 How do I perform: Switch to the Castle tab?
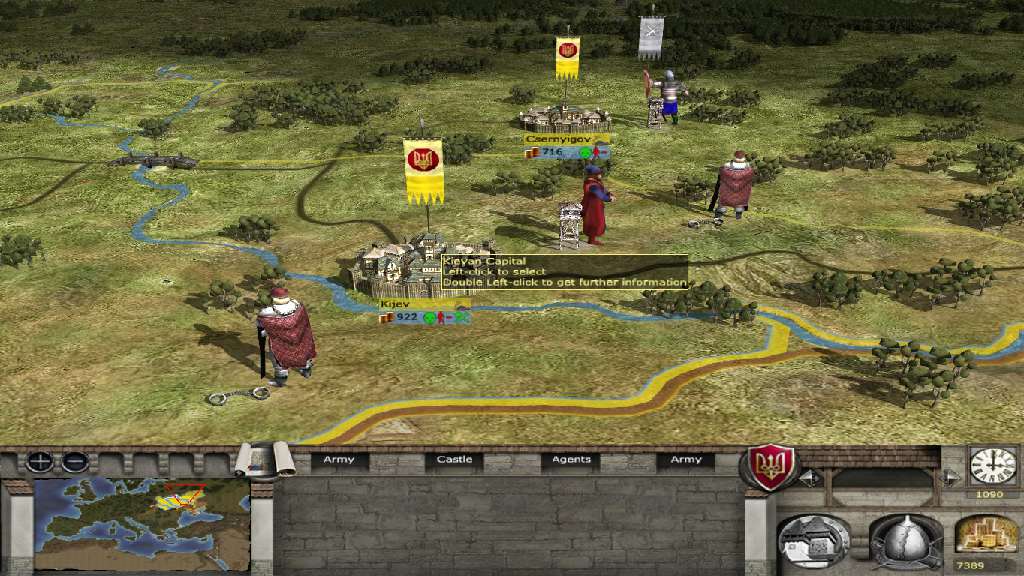[454, 460]
